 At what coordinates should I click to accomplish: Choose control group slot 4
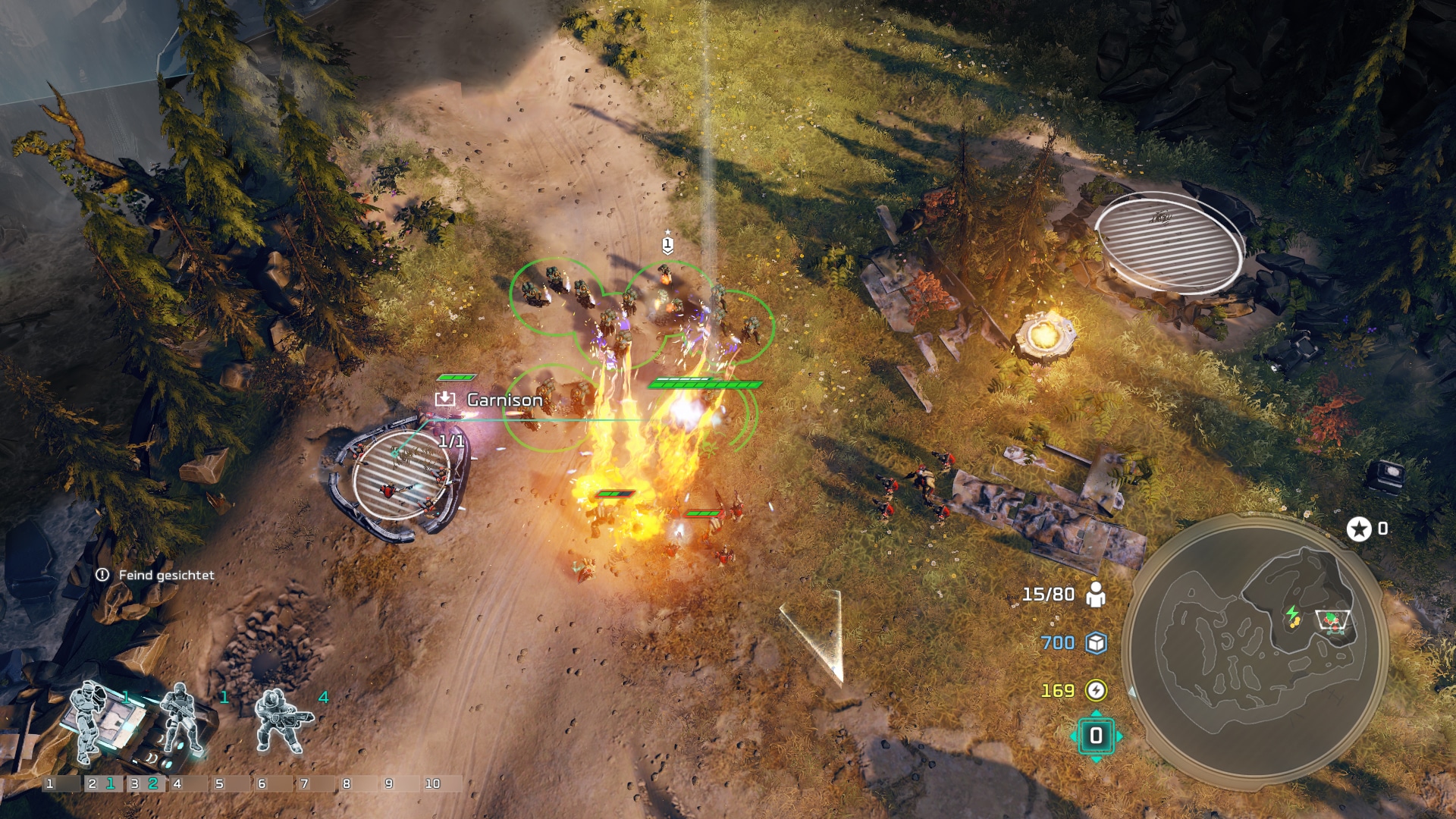point(187,783)
